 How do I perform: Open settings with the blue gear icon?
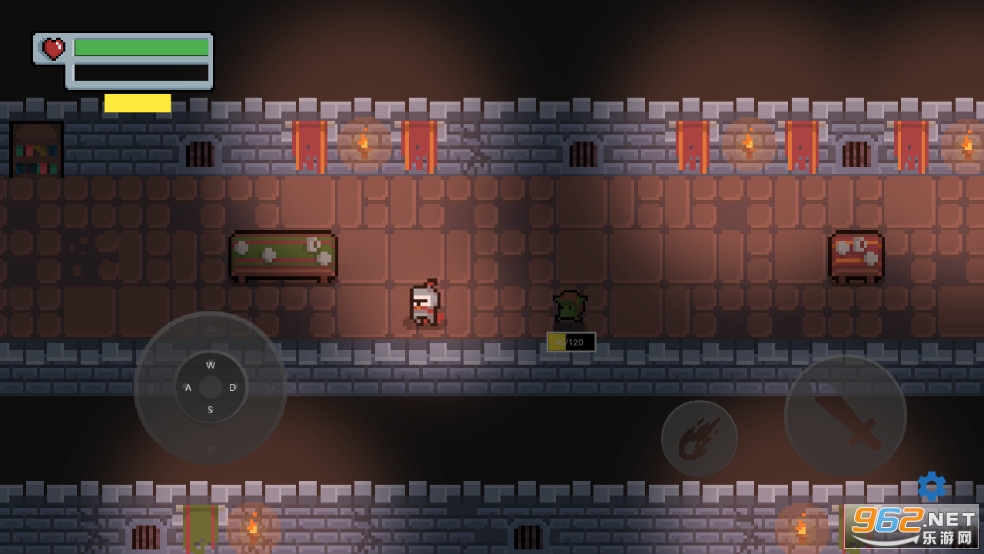coord(931,487)
